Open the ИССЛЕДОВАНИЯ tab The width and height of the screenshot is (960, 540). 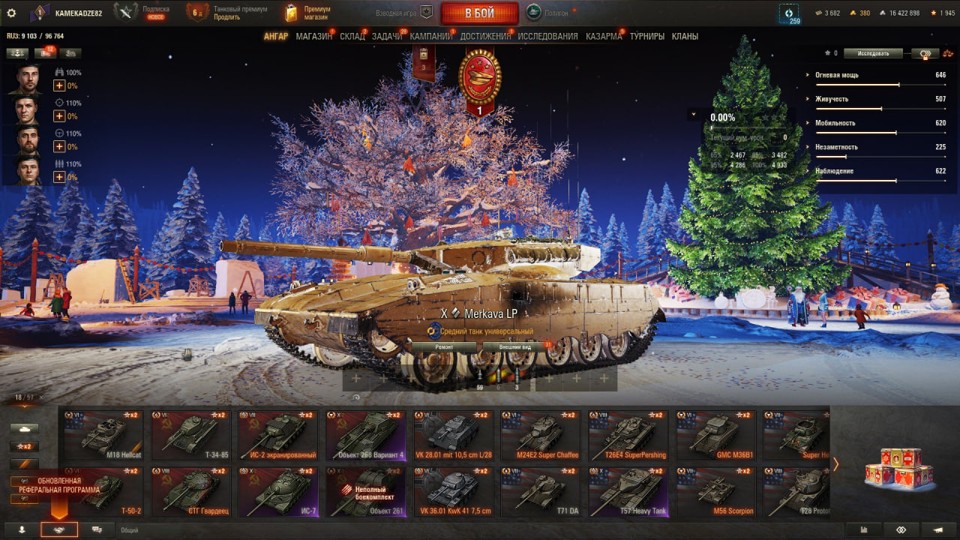(x=547, y=37)
